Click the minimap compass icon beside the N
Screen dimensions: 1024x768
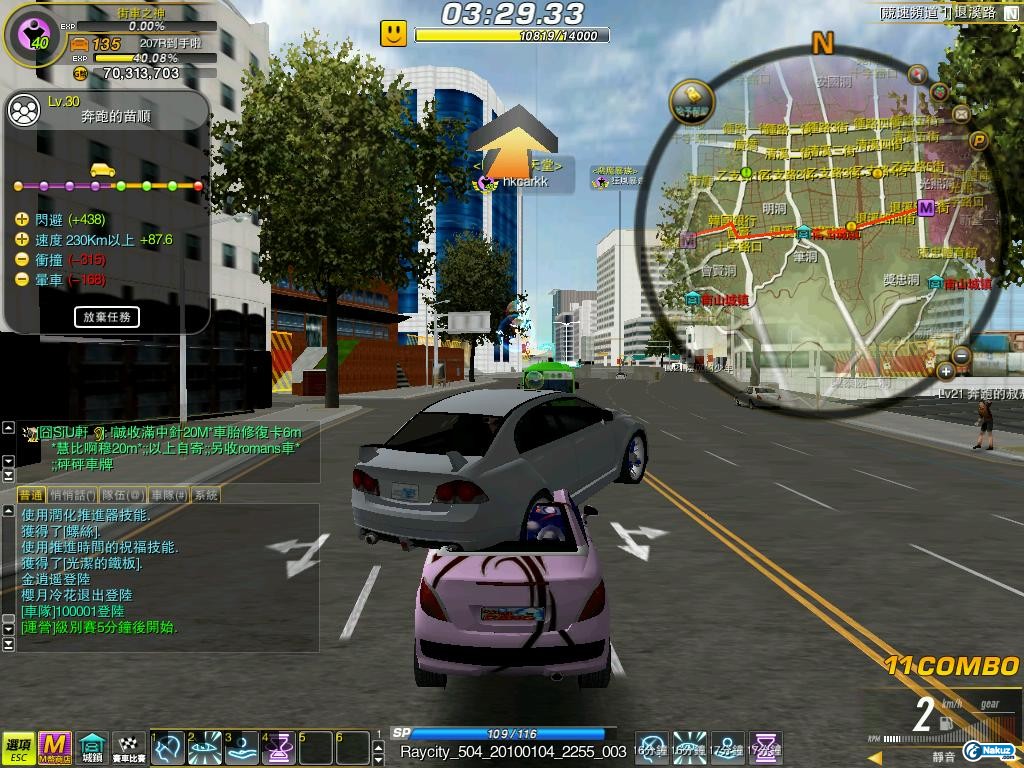916,73
